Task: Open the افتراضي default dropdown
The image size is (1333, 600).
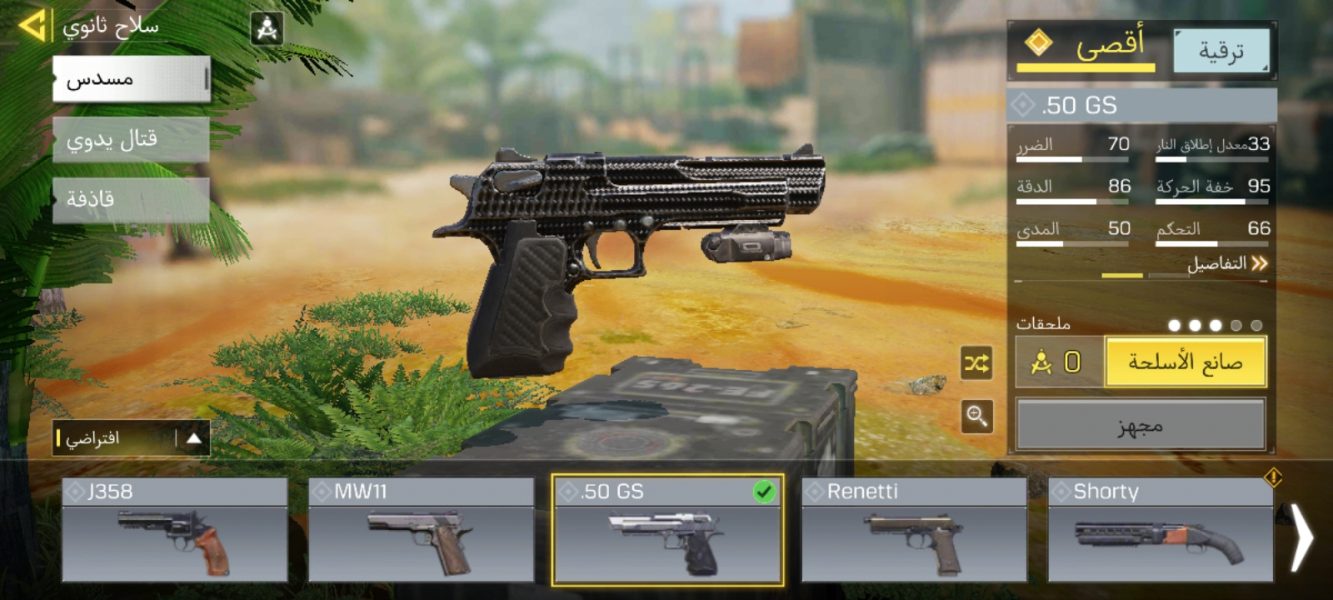Action: point(132,438)
